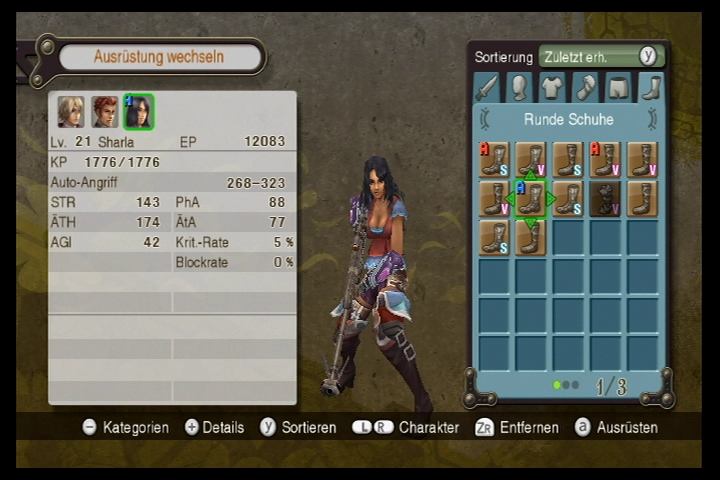This screenshot has height=480, width=720.
Task: Choose the footwear boot category tab
Action: (x=651, y=87)
